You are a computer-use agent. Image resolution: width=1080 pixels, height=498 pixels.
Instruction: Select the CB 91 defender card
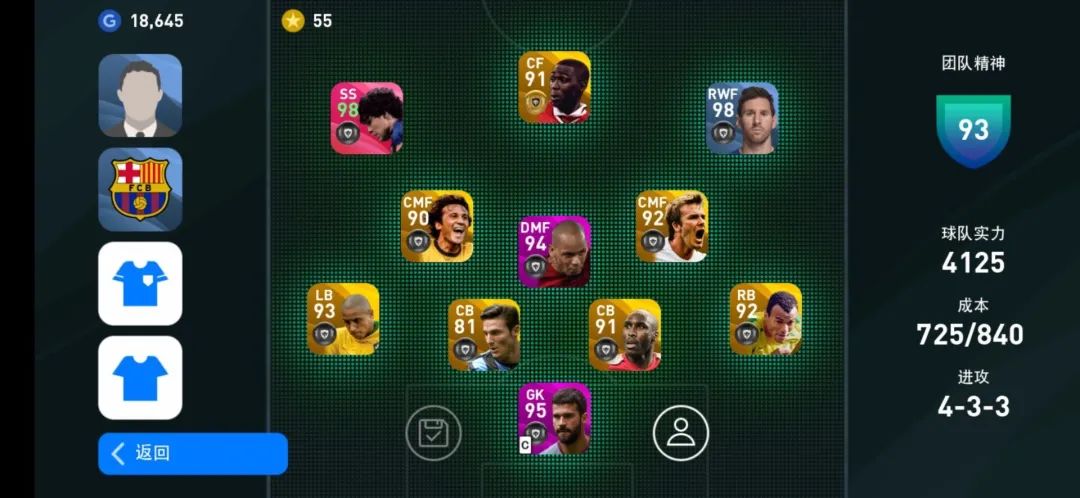[x=625, y=335]
